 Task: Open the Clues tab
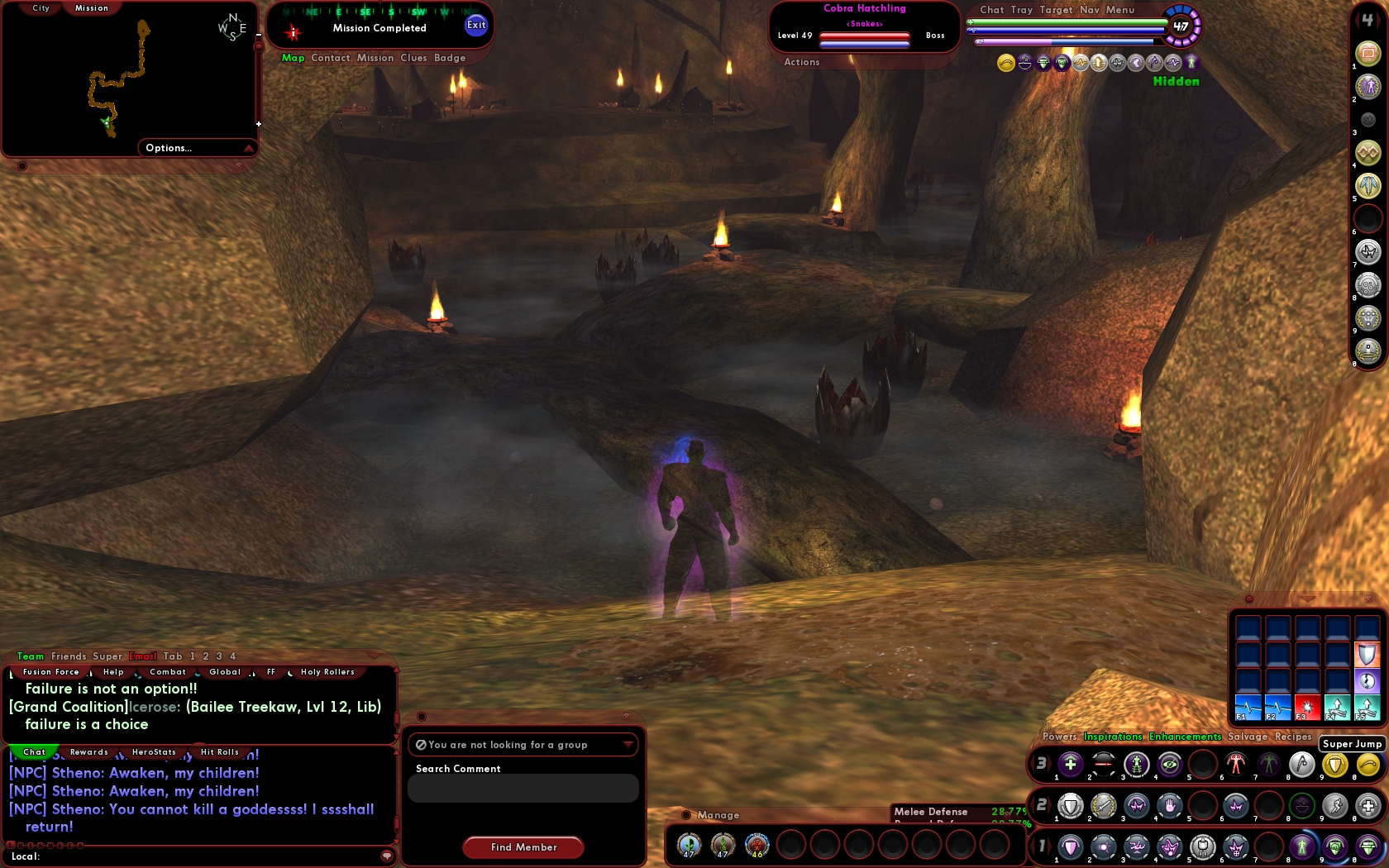413,58
